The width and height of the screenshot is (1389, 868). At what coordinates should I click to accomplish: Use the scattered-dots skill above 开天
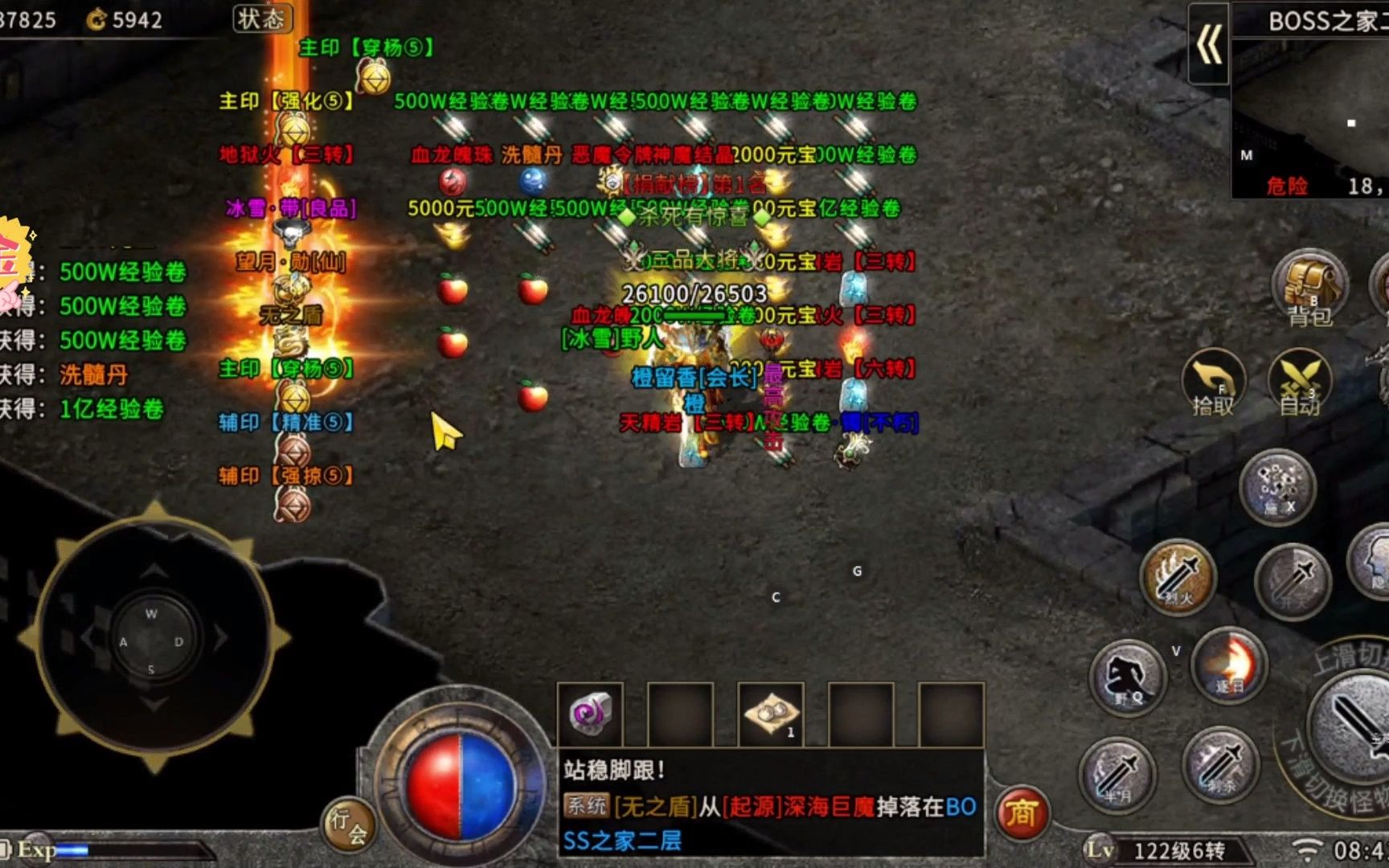point(1276,486)
